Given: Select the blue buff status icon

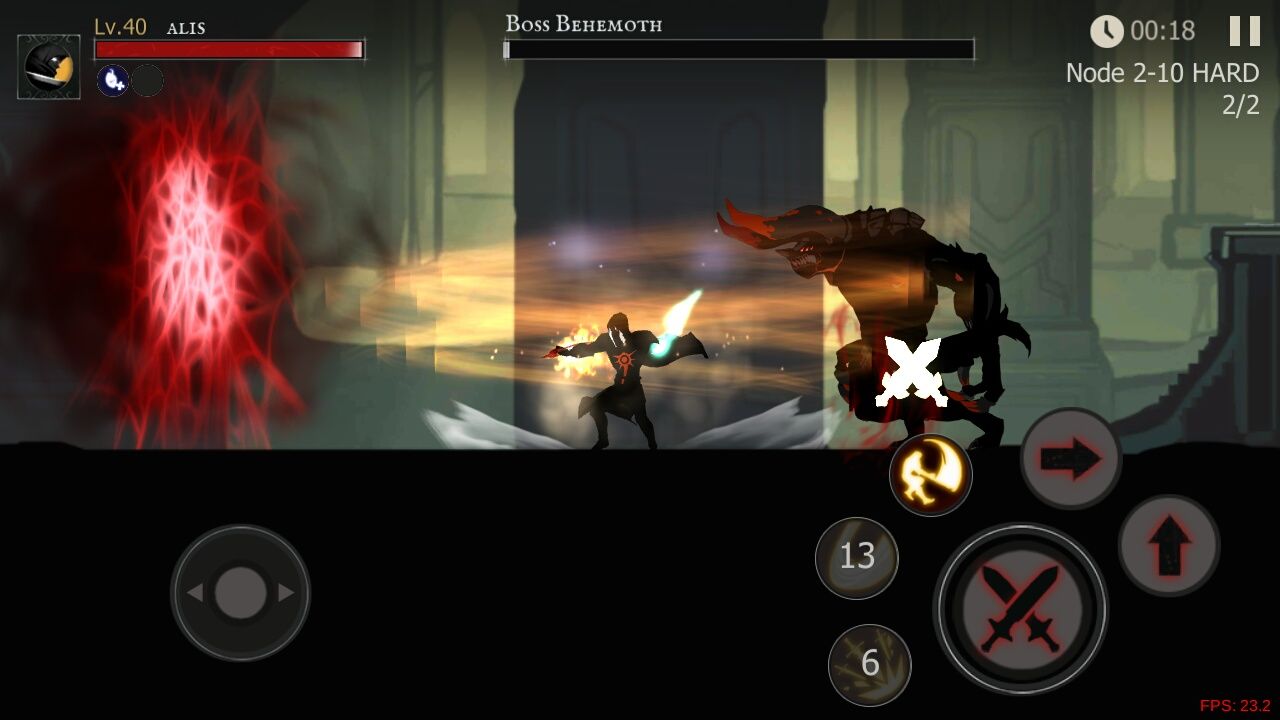Looking at the screenshot, I should pyautogui.click(x=112, y=80).
